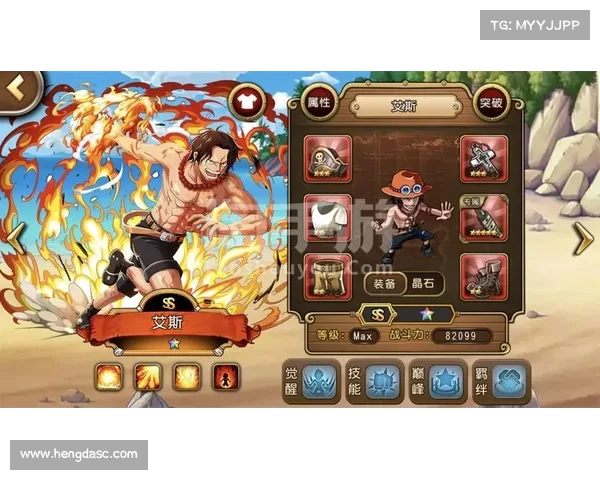Open the 巅峰 peak menu
600x480 pixels.
pos(436,381)
